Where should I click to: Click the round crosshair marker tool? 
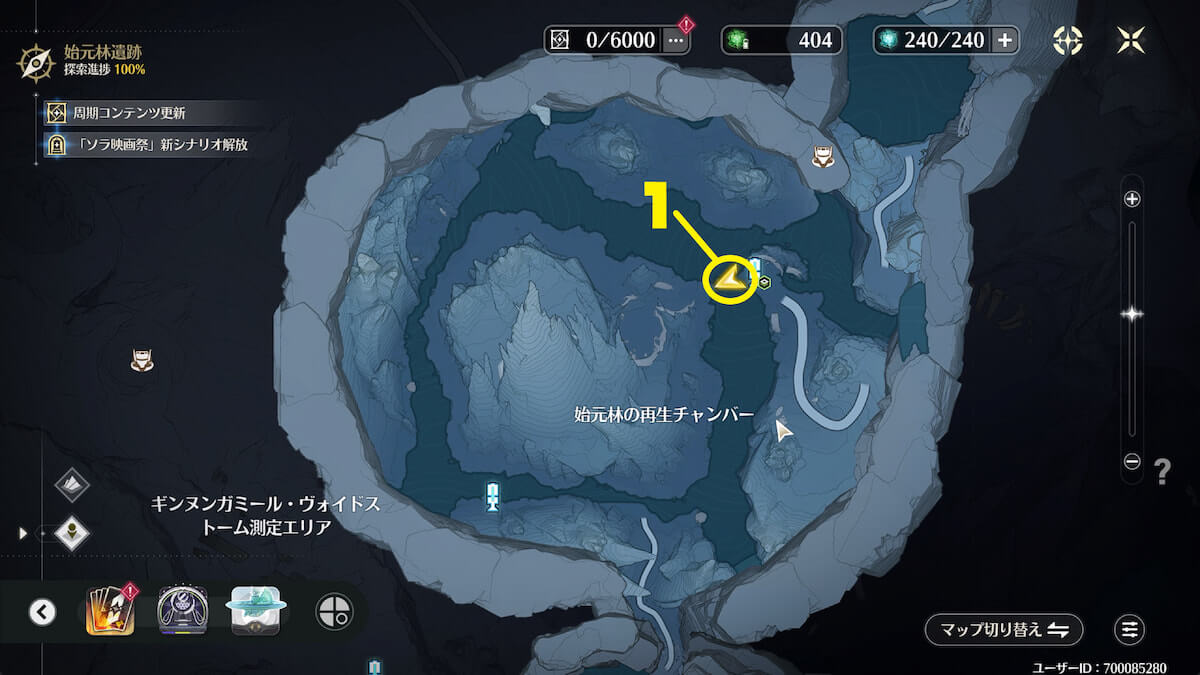(x=334, y=611)
